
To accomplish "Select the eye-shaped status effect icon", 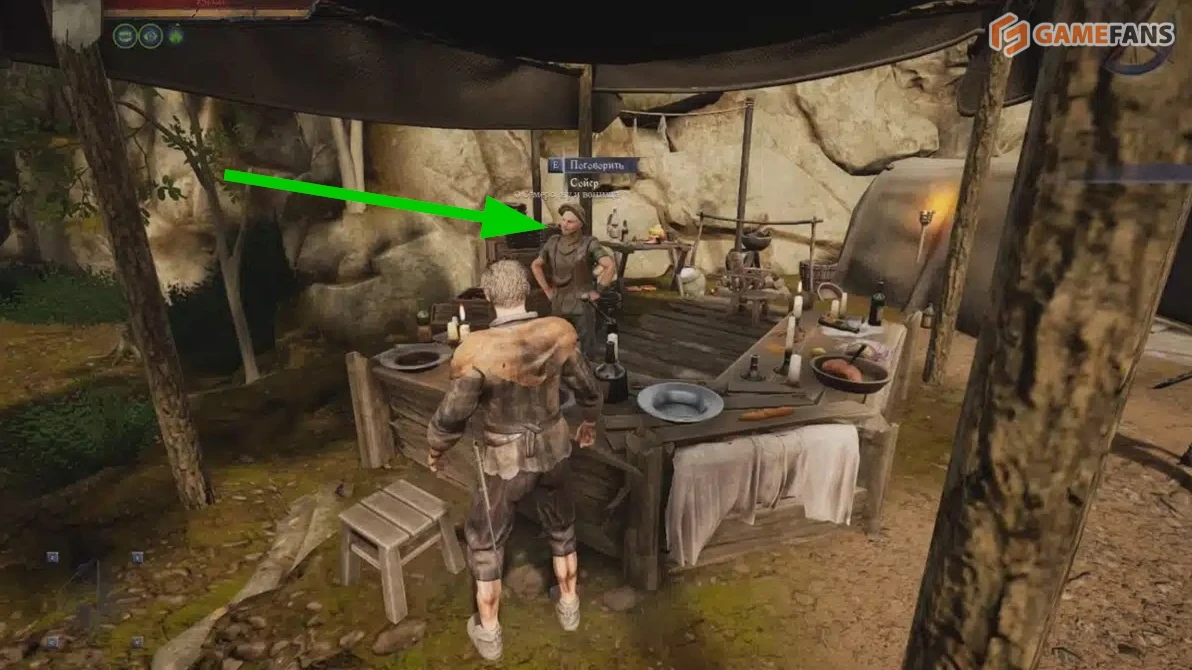I will coord(151,37).
